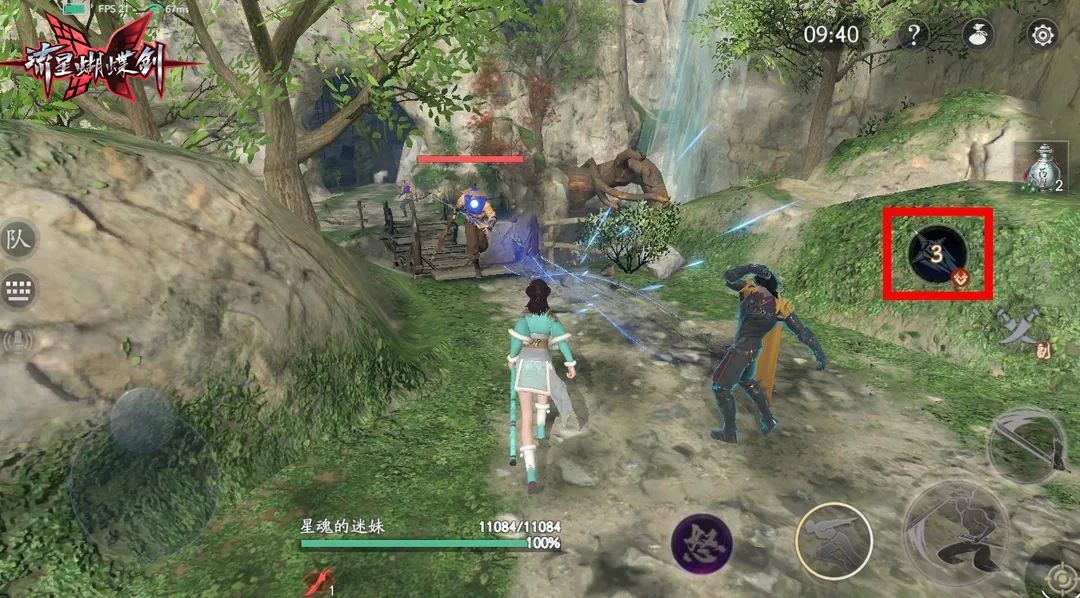
Task: Tap the main sword attack button
Action: (955, 531)
